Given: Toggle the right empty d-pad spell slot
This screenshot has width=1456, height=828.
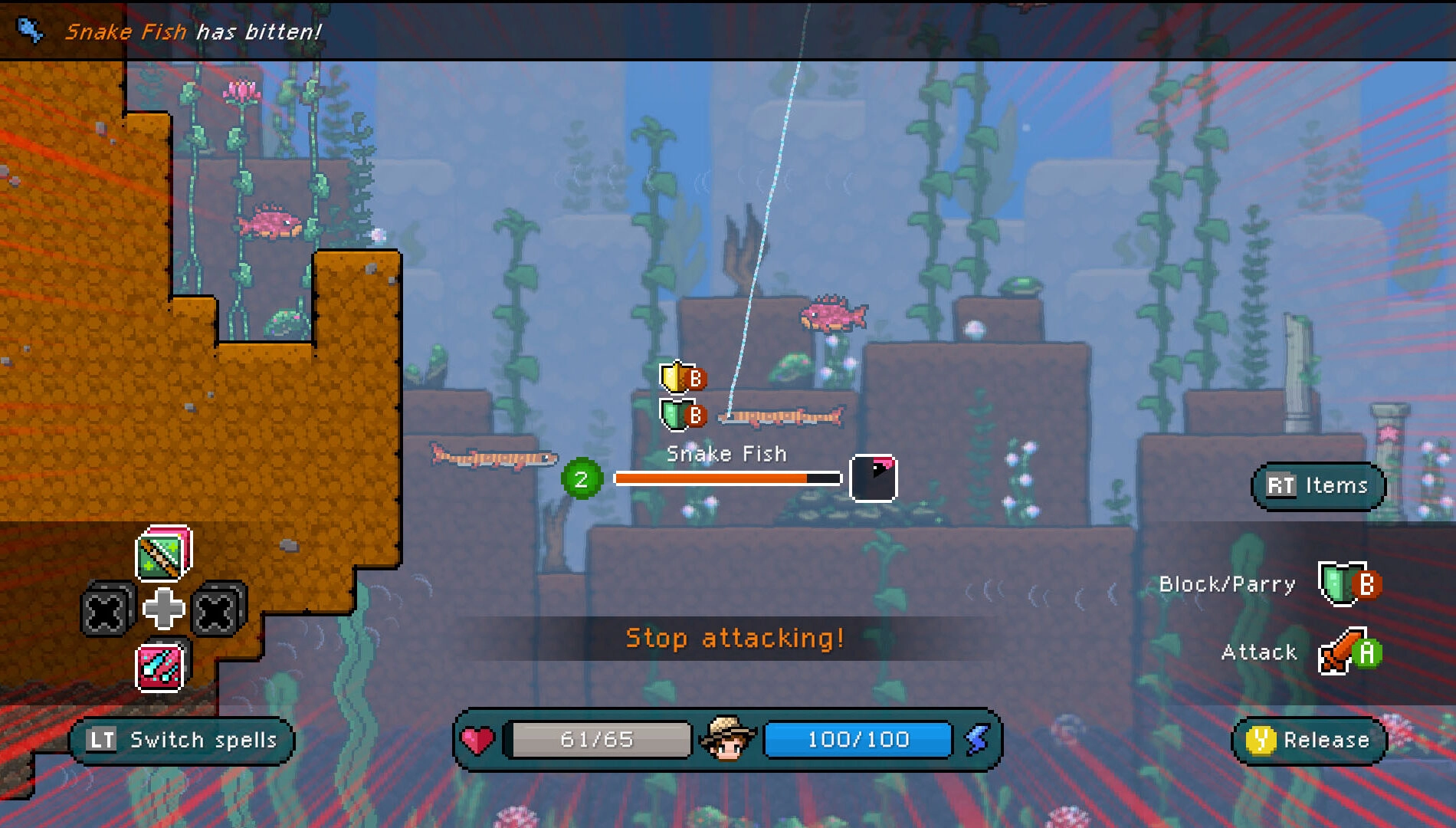Looking at the screenshot, I should tap(216, 610).
